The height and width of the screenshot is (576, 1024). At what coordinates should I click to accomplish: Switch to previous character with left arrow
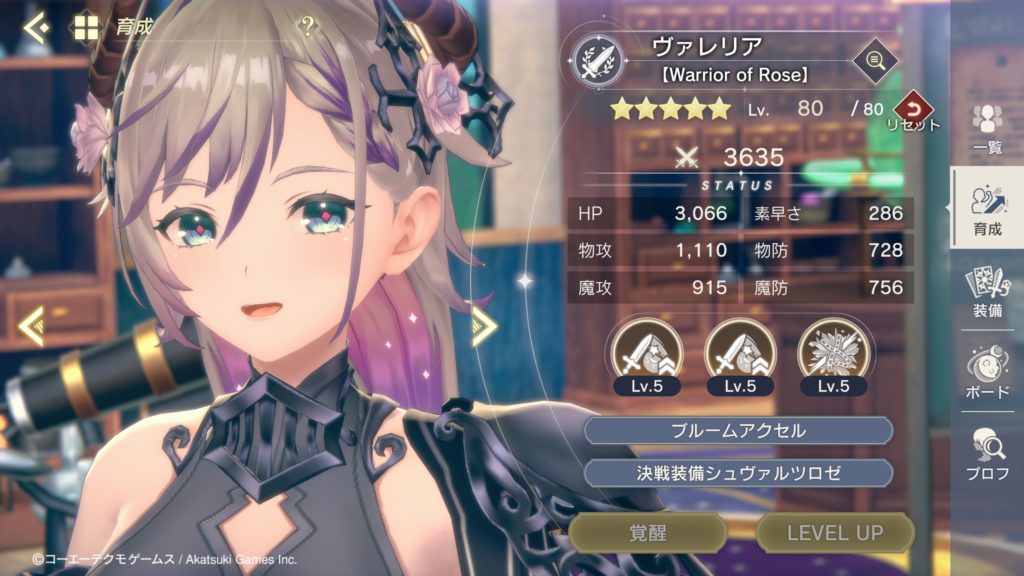click(31, 326)
